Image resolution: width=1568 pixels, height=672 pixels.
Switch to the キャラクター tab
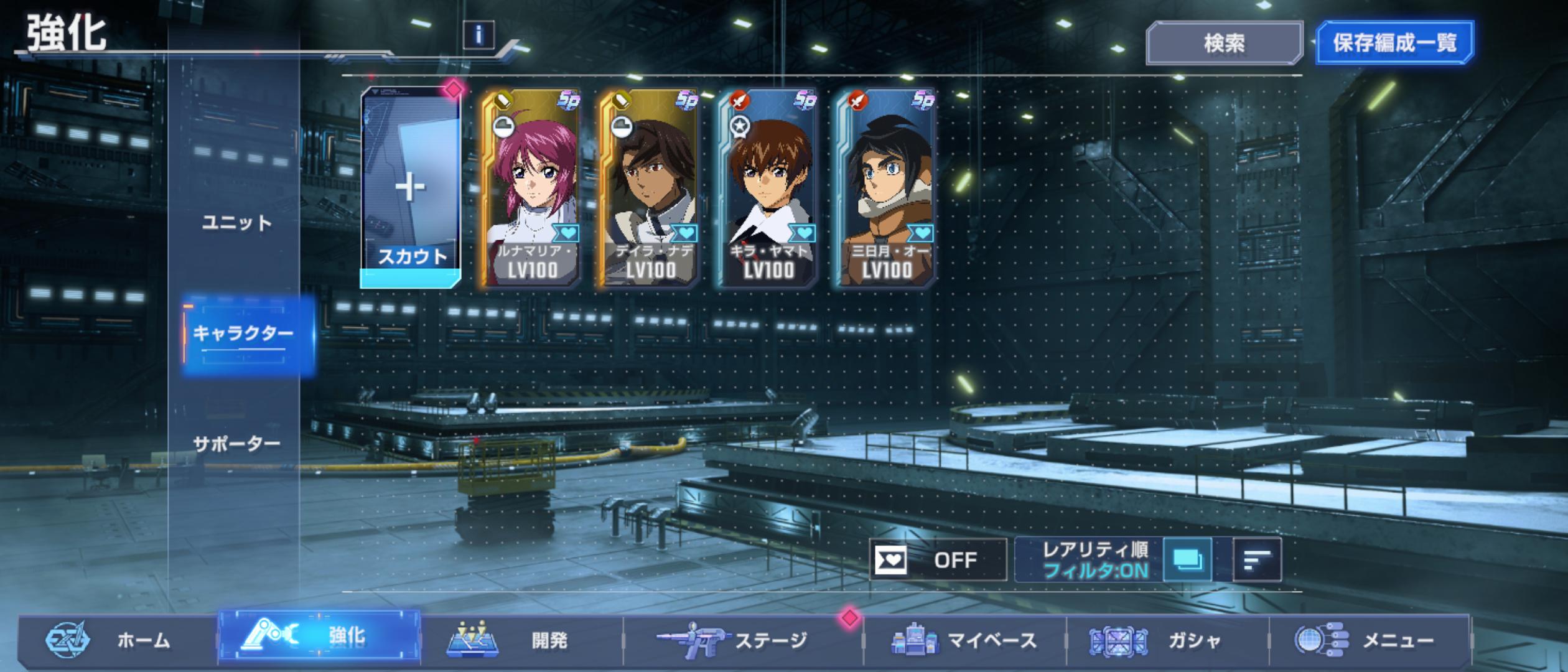243,334
